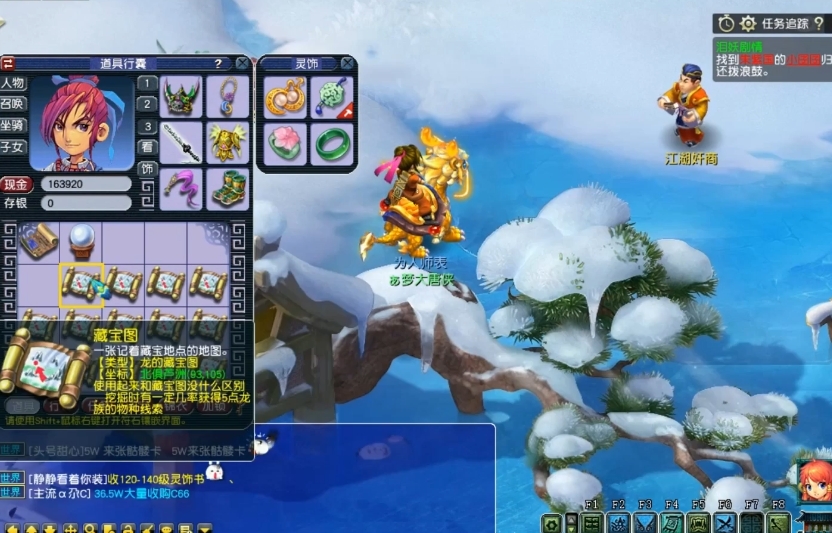Open the 坐骑 mount tab
The width and height of the screenshot is (832, 533).
pos(13,125)
